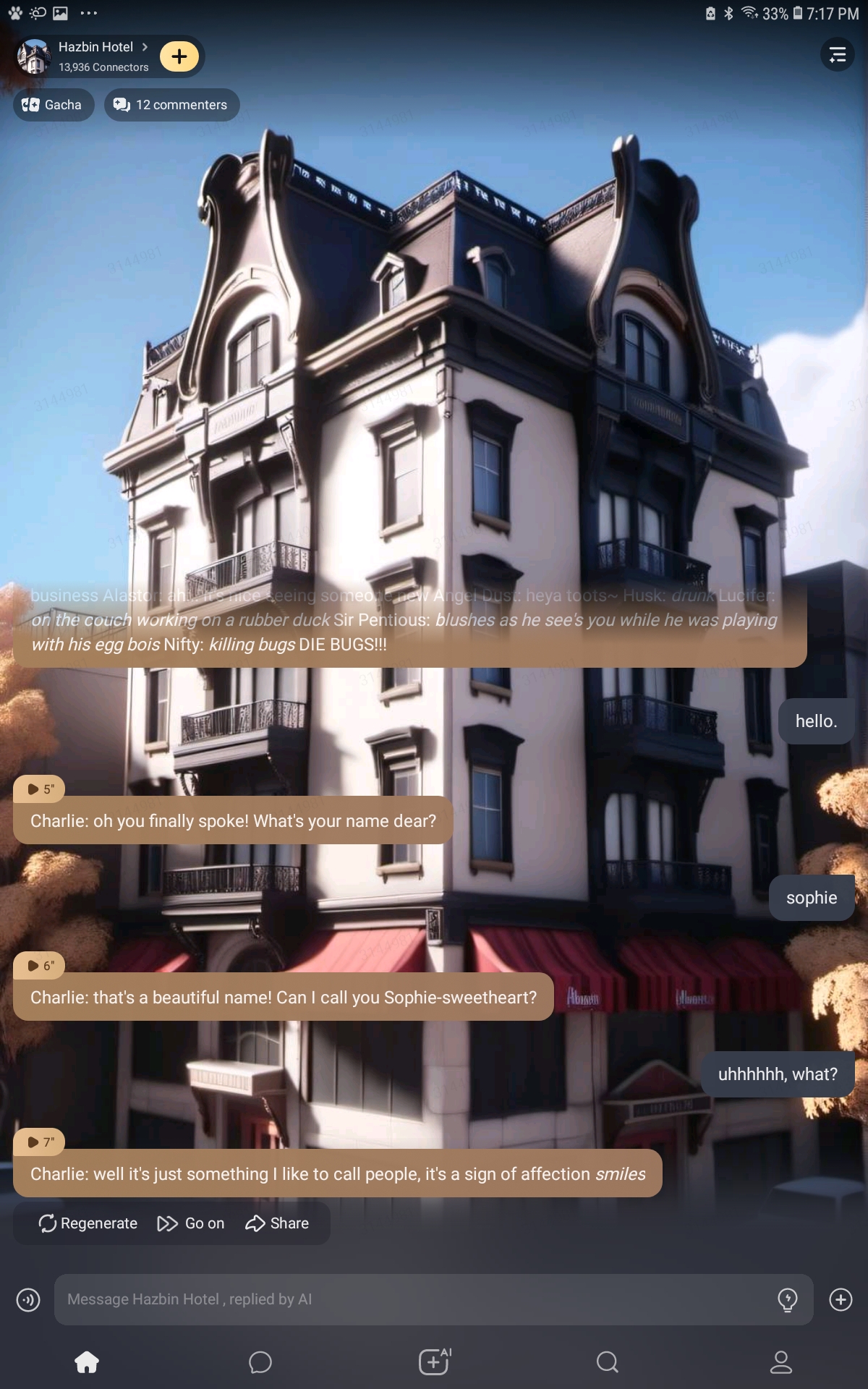Tap the voice input icon
Screen dimensions: 868x1389
point(28,1300)
